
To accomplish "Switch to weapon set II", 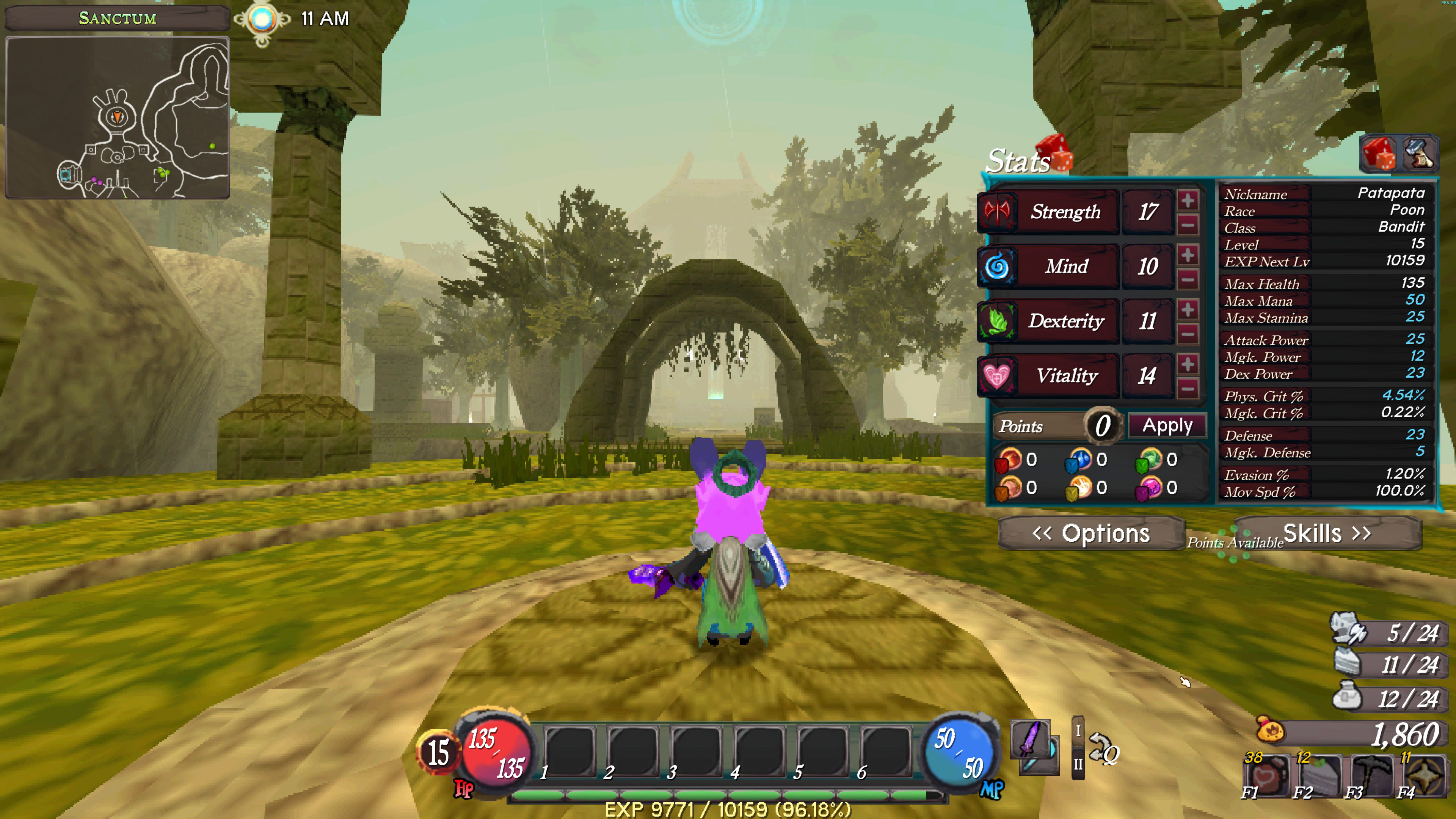I will (x=1078, y=764).
